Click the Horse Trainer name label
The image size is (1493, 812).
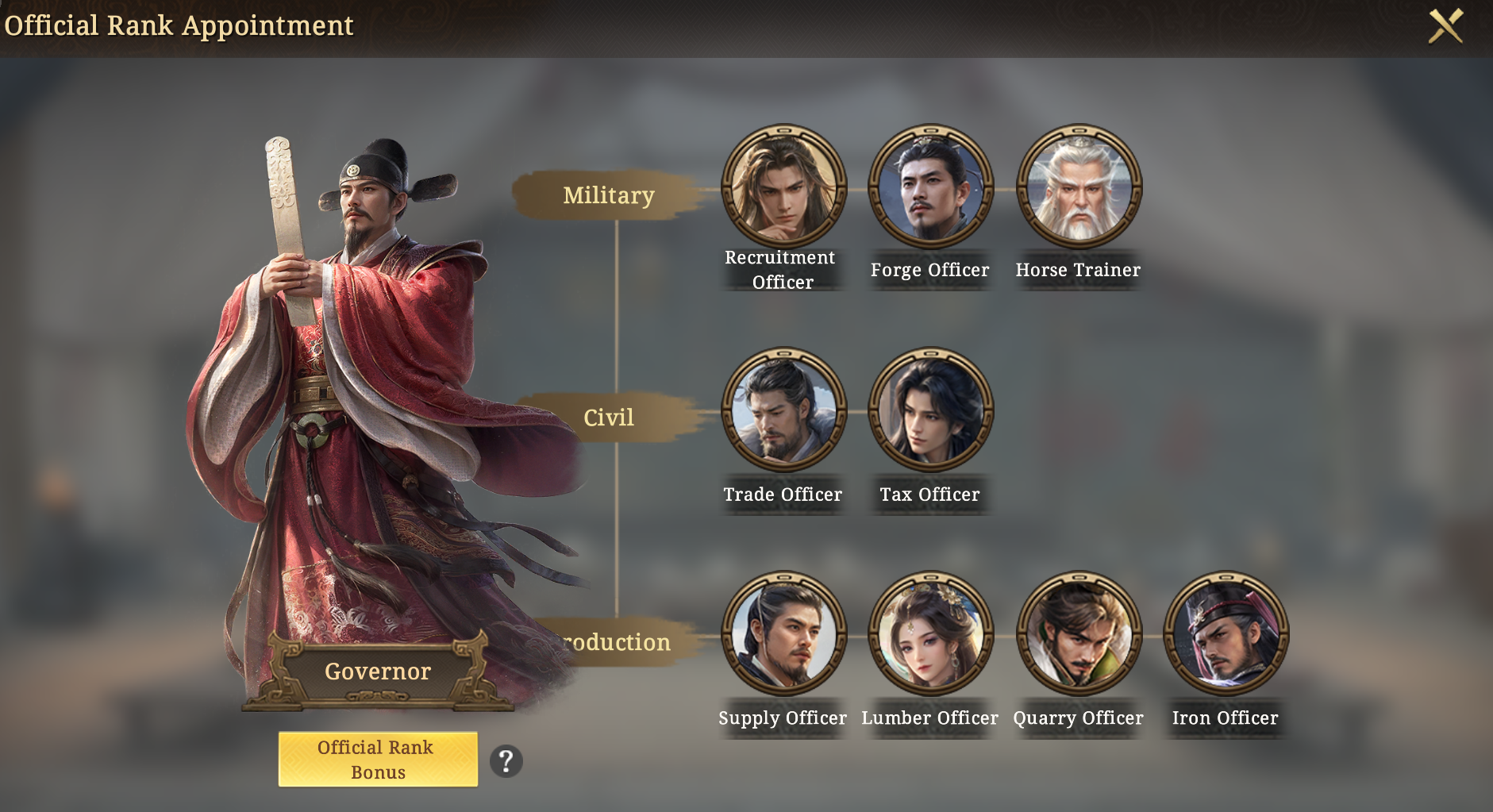[x=1078, y=269]
